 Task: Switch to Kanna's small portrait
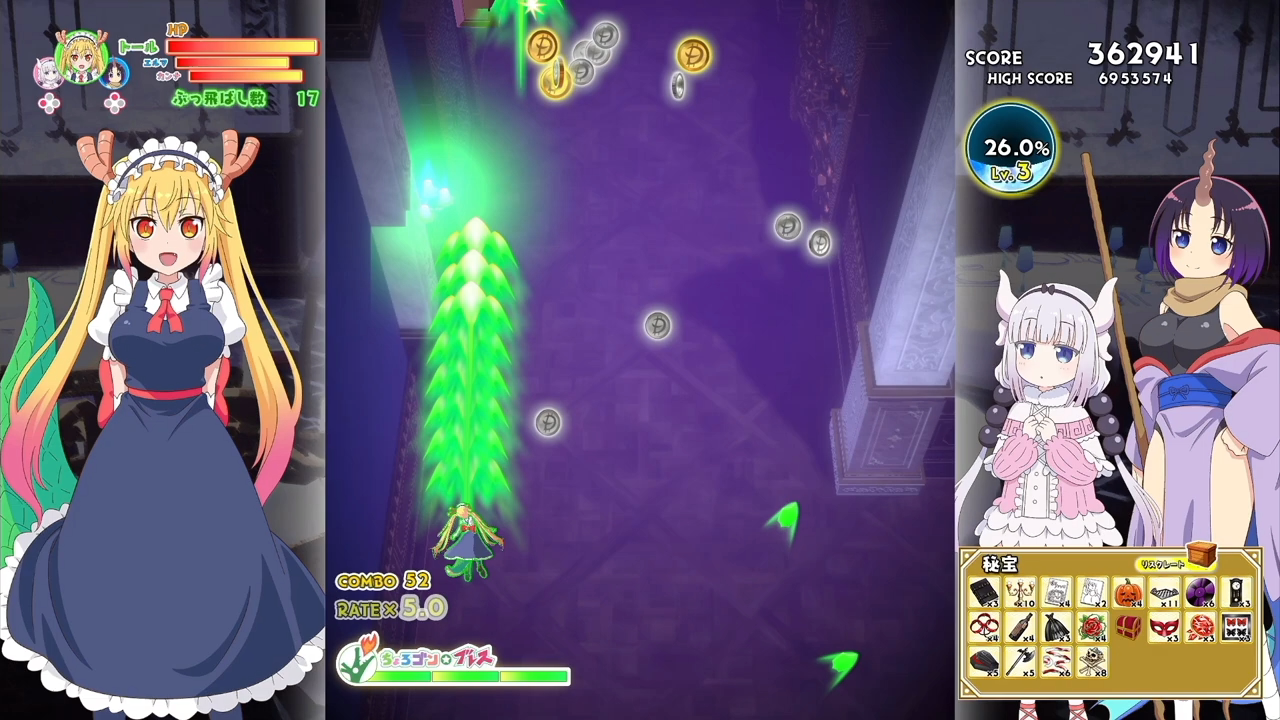pos(47,73)
